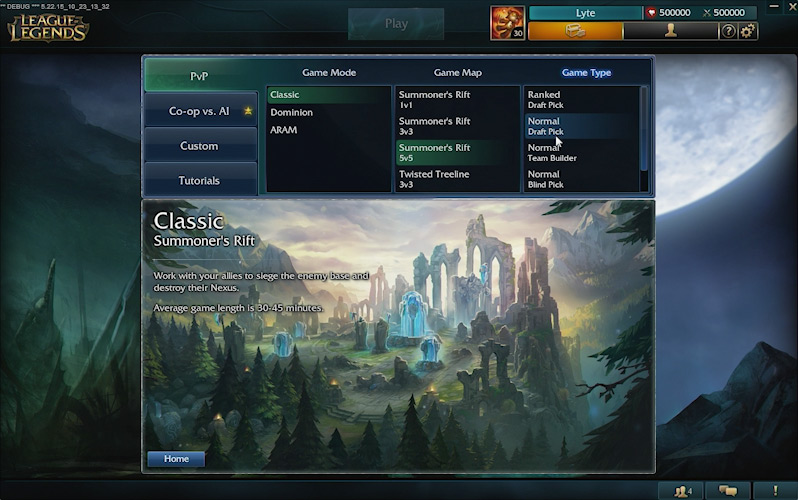
Task: Select the Custom game tab
Action: (200, 146)
